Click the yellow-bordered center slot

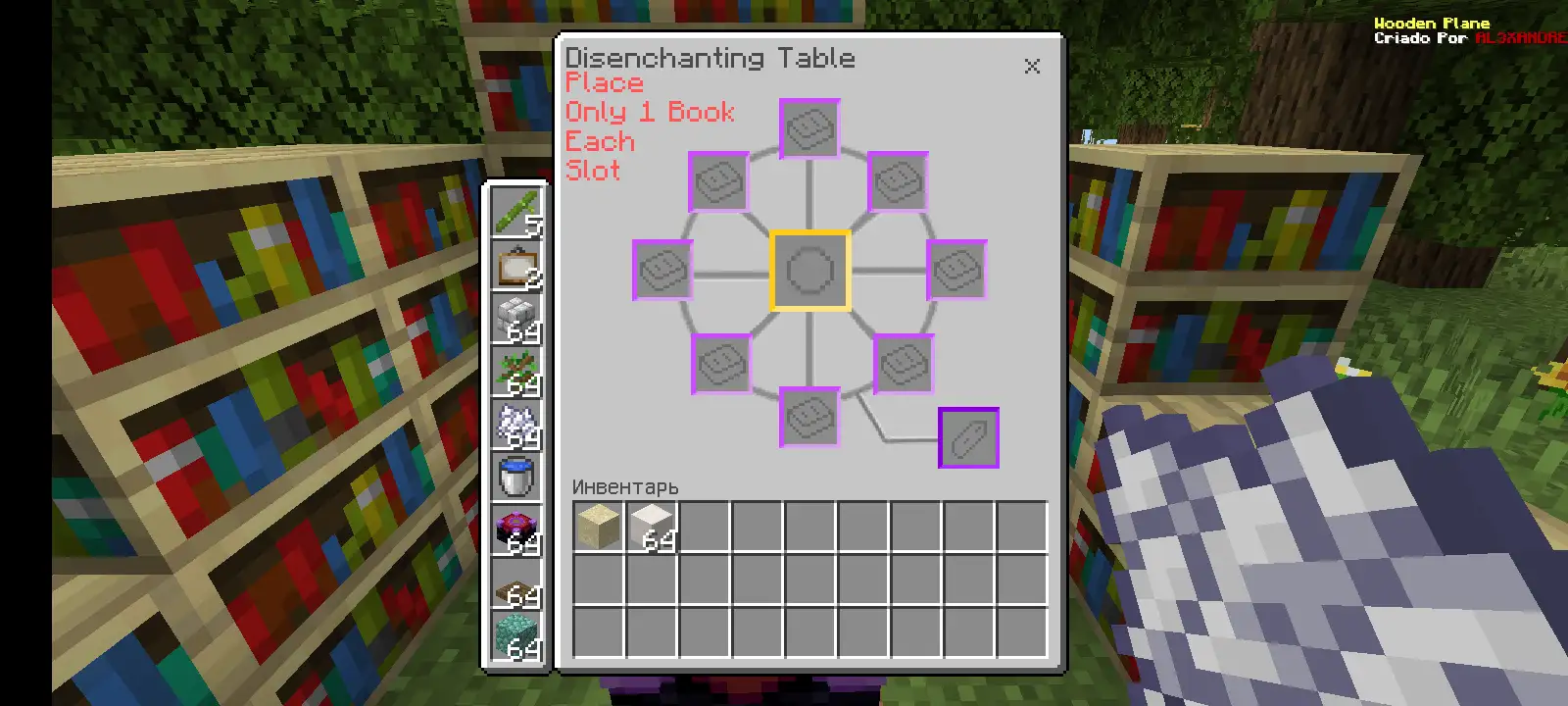coord(809,271)
